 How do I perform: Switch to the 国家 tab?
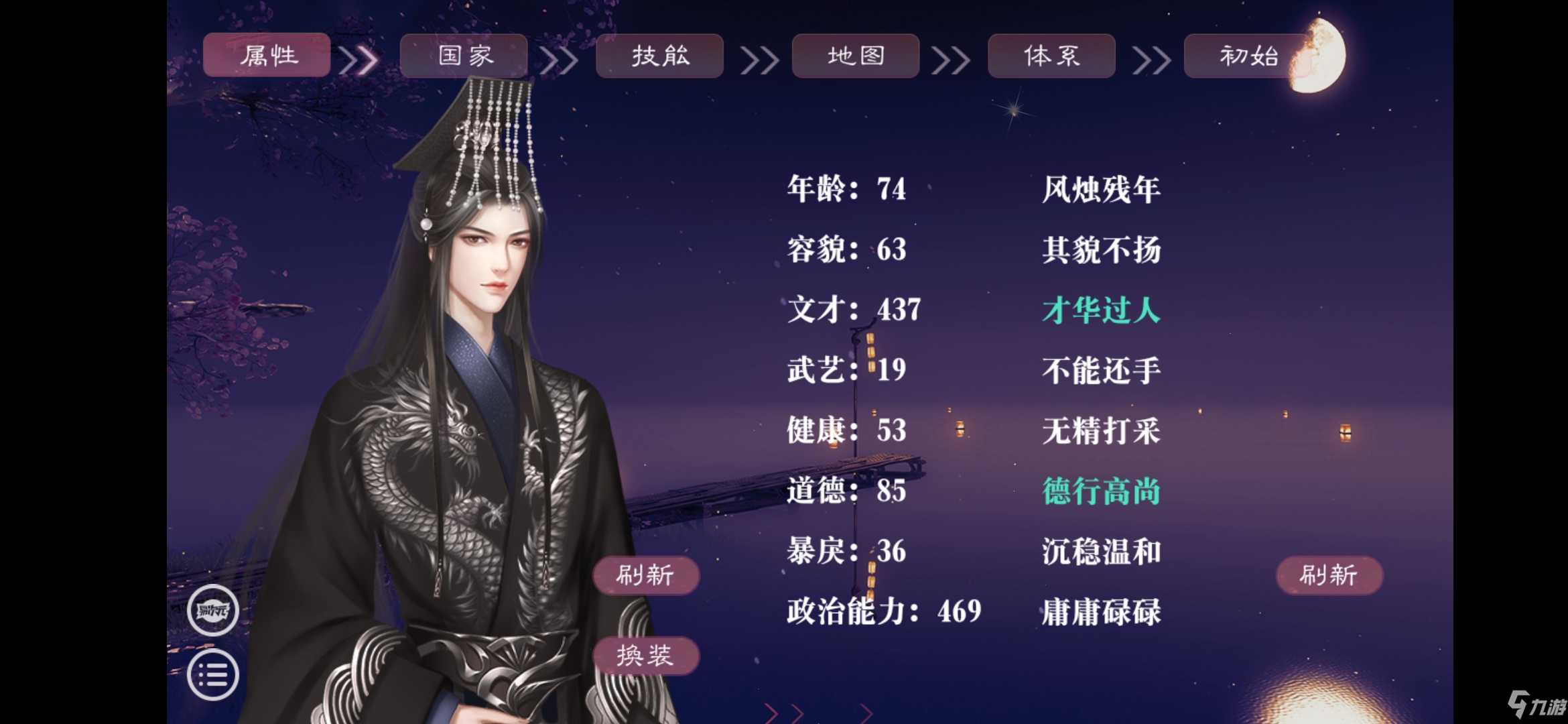(464, 56)
